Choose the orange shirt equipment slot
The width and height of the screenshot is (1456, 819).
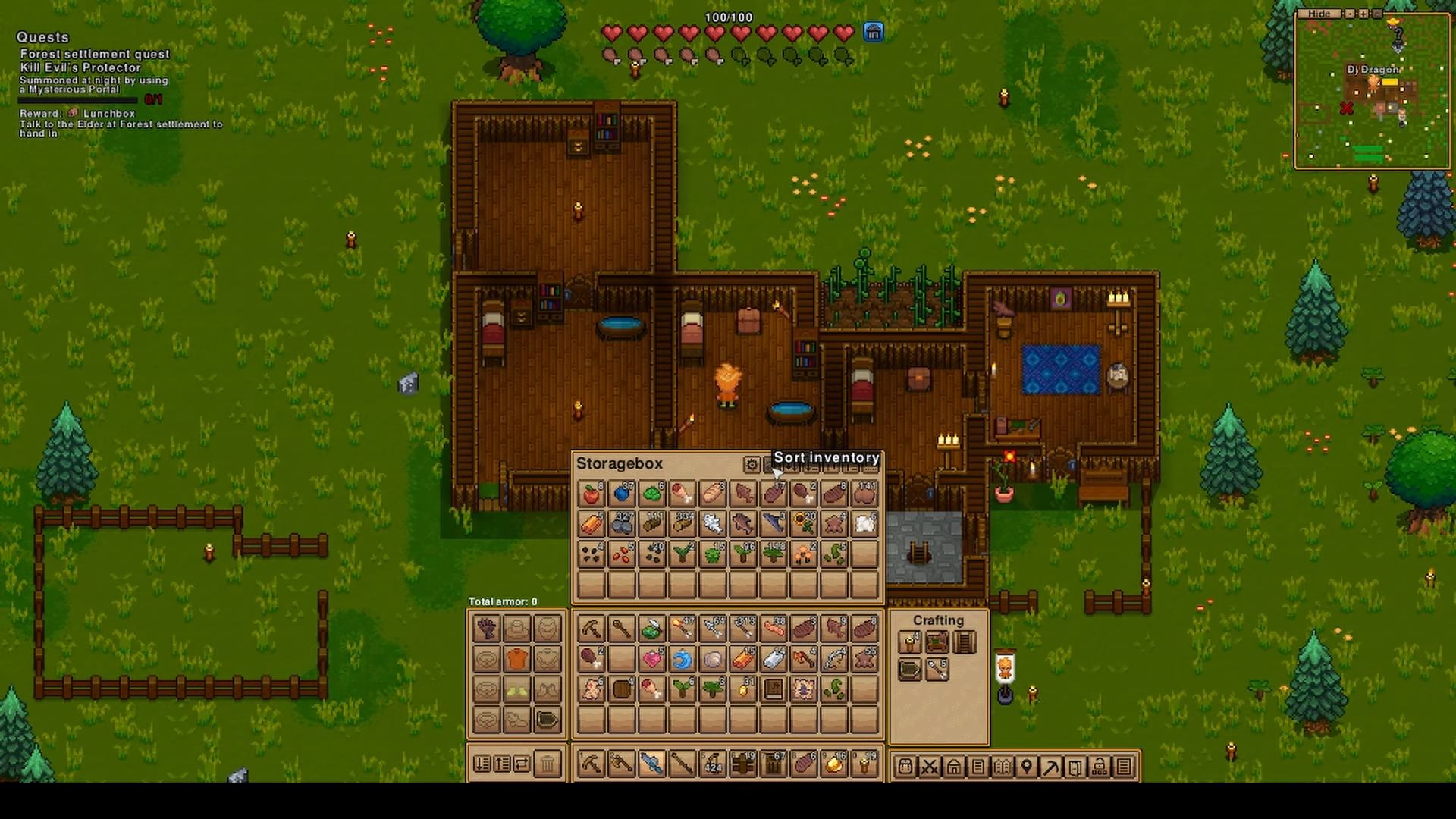coord(516,659)
